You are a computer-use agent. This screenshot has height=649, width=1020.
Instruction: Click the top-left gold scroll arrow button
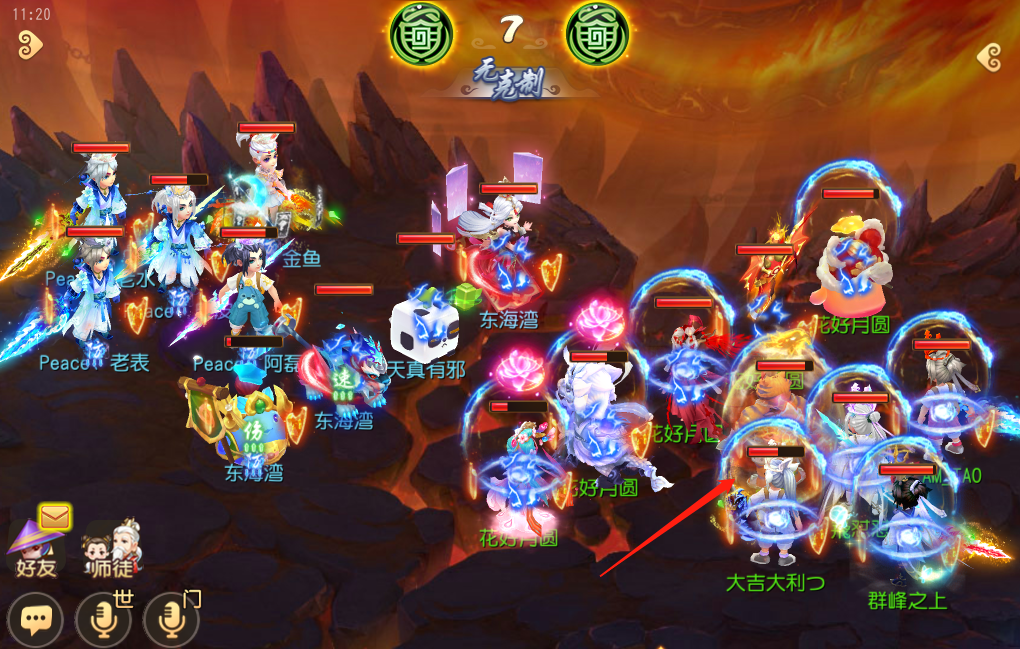coord(30,44)
